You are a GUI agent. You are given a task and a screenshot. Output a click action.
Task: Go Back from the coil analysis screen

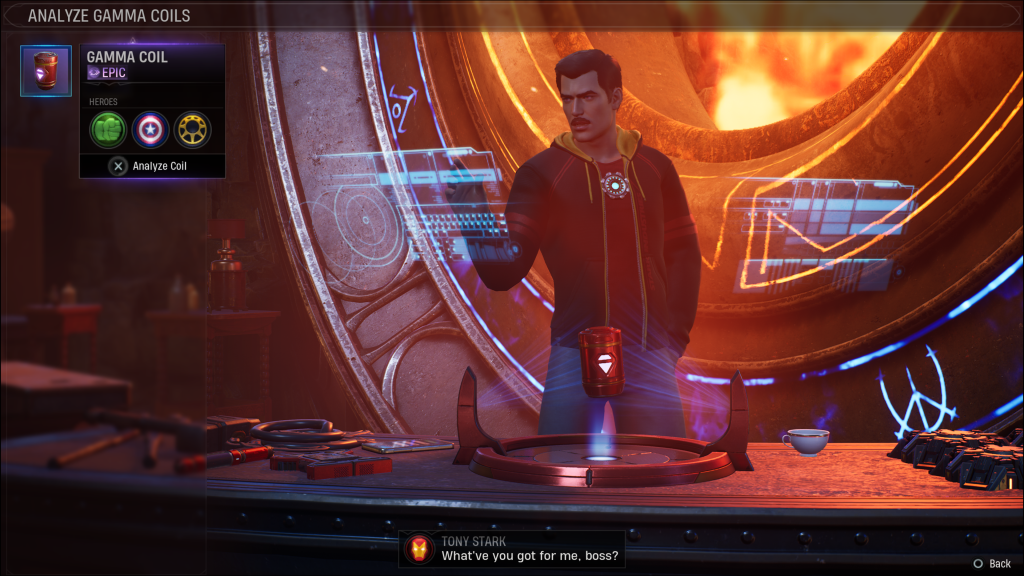[991, 564]
